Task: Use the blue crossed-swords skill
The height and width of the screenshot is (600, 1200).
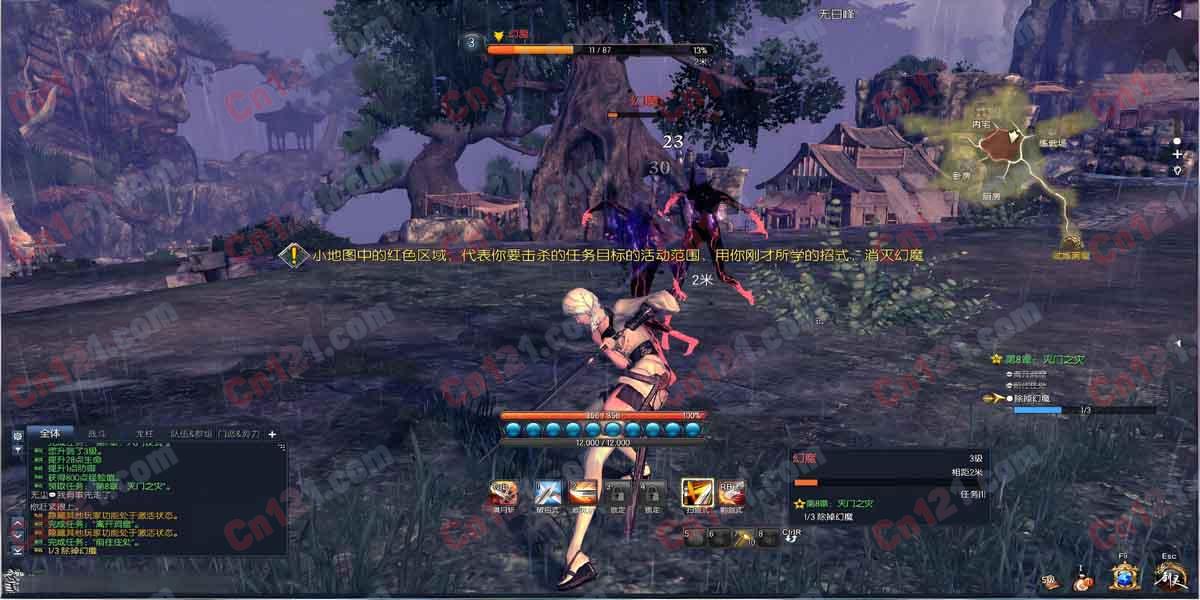Action: point(548,493)
